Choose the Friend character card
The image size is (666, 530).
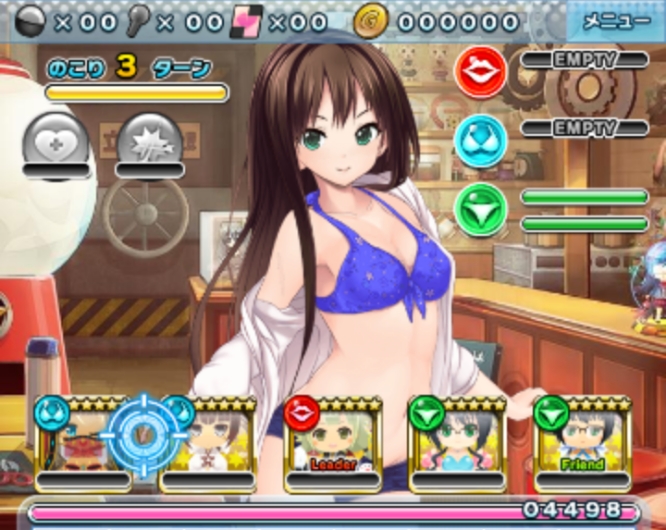(x=581, y=438)
